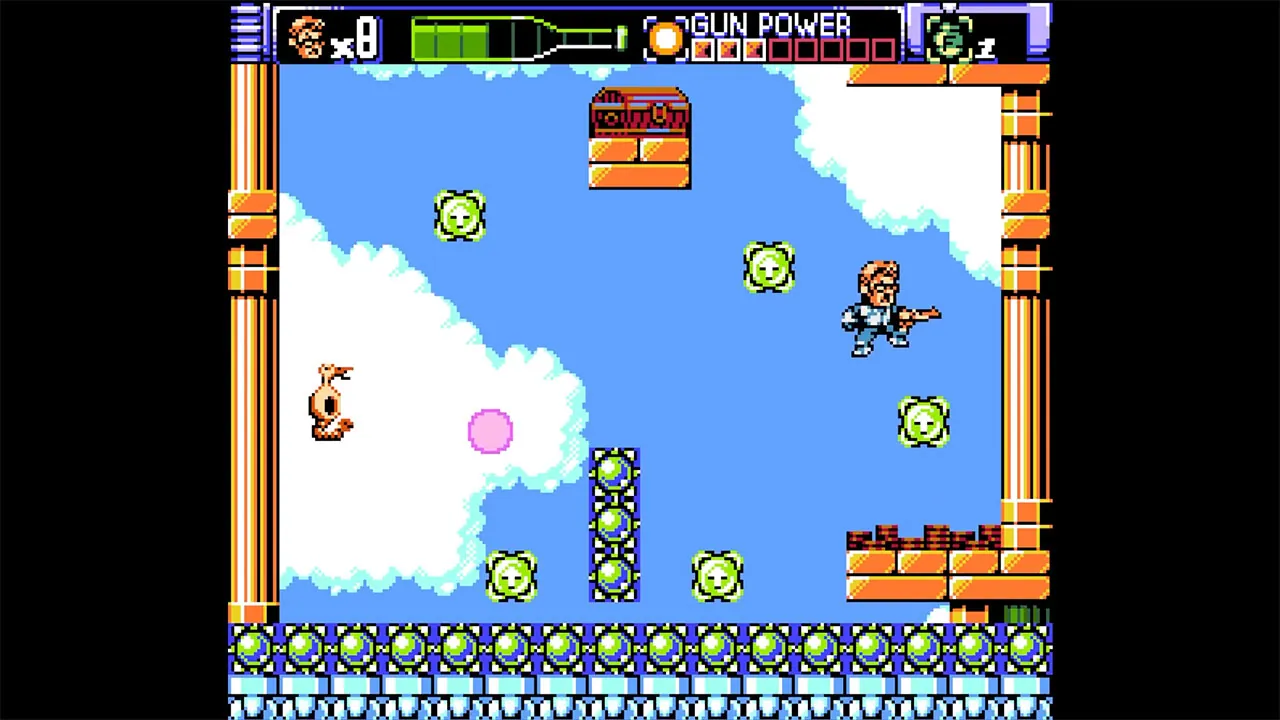Select the green orb above the player character
Screen dimensions: 1280x720
[x=768, y=268]
